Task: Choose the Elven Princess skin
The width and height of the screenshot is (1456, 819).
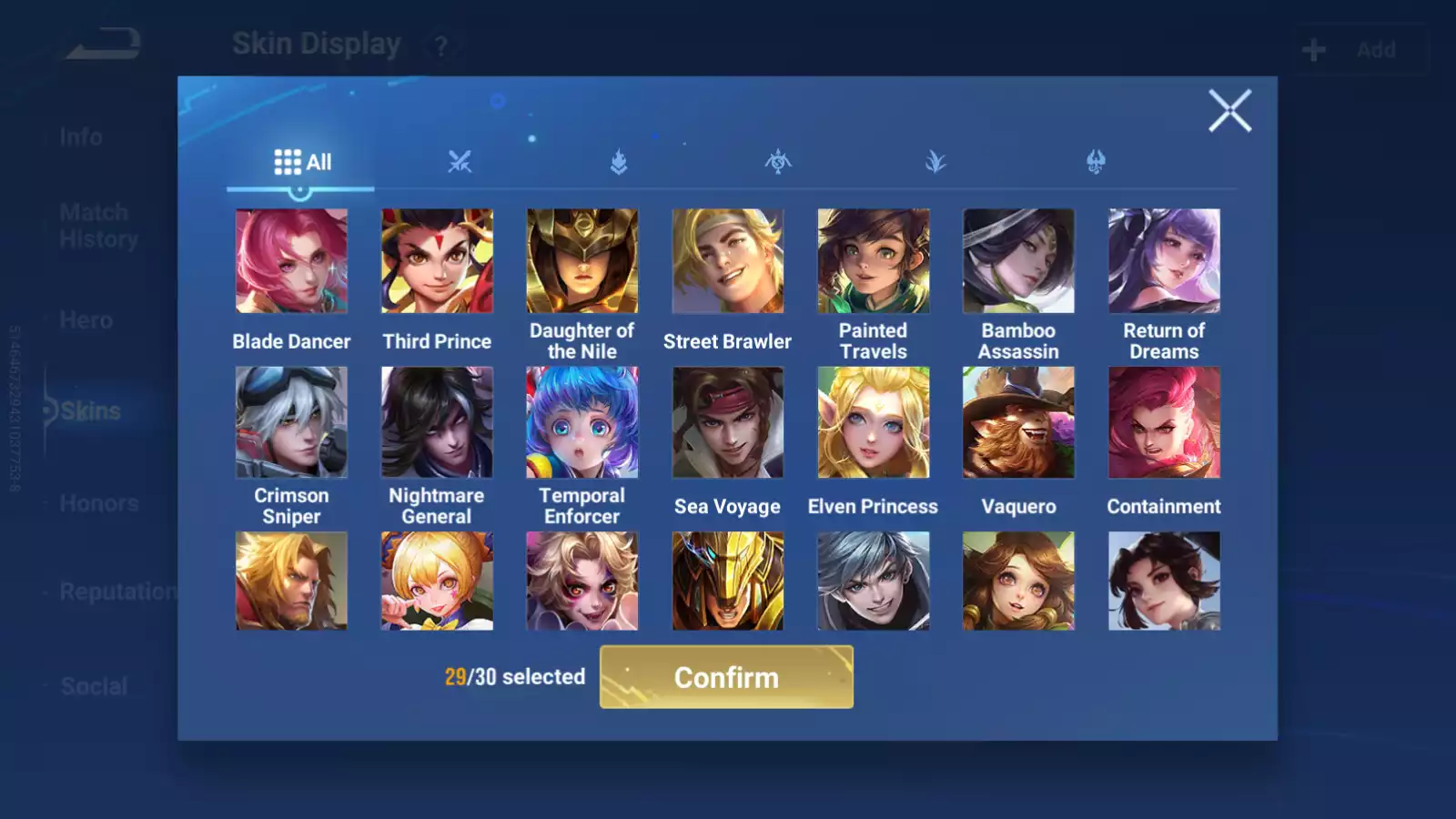Action: point(874,422)
